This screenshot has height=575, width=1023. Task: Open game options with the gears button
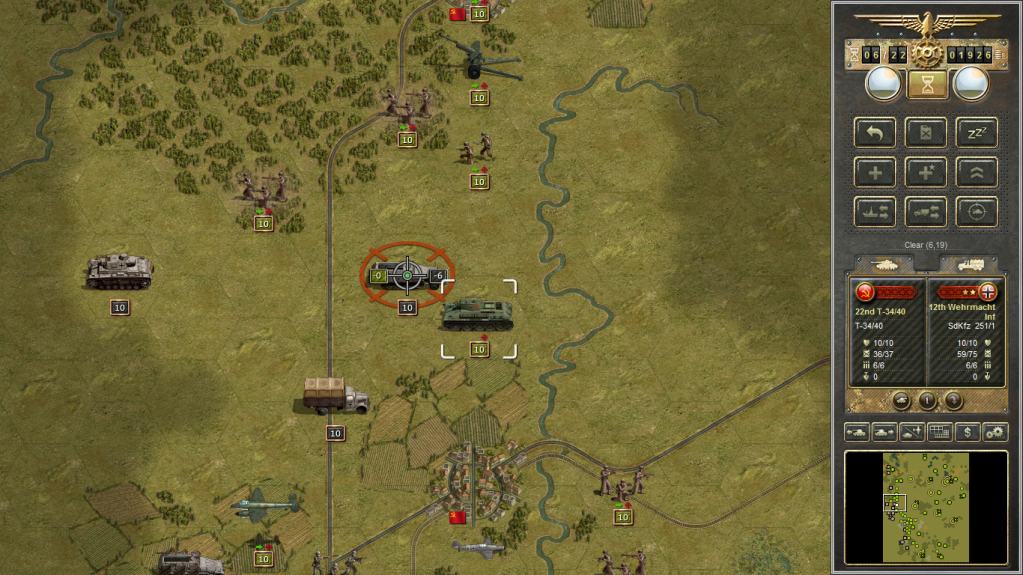click(x=995, y=432)
